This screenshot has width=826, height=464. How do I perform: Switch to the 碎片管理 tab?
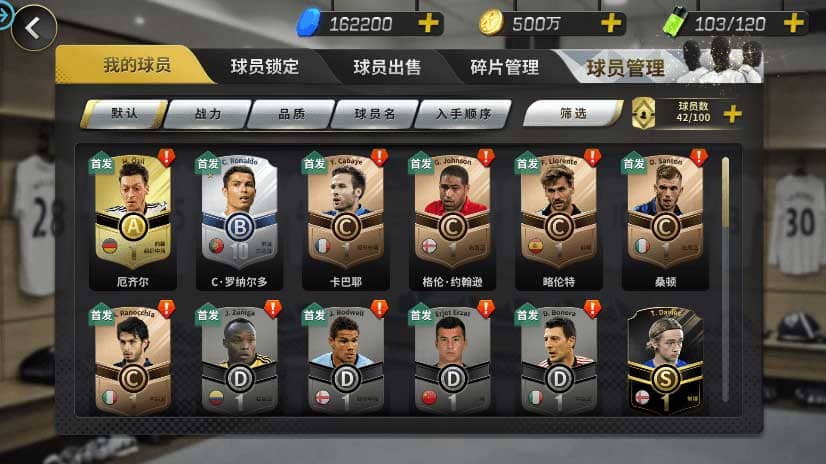(504, 67)
